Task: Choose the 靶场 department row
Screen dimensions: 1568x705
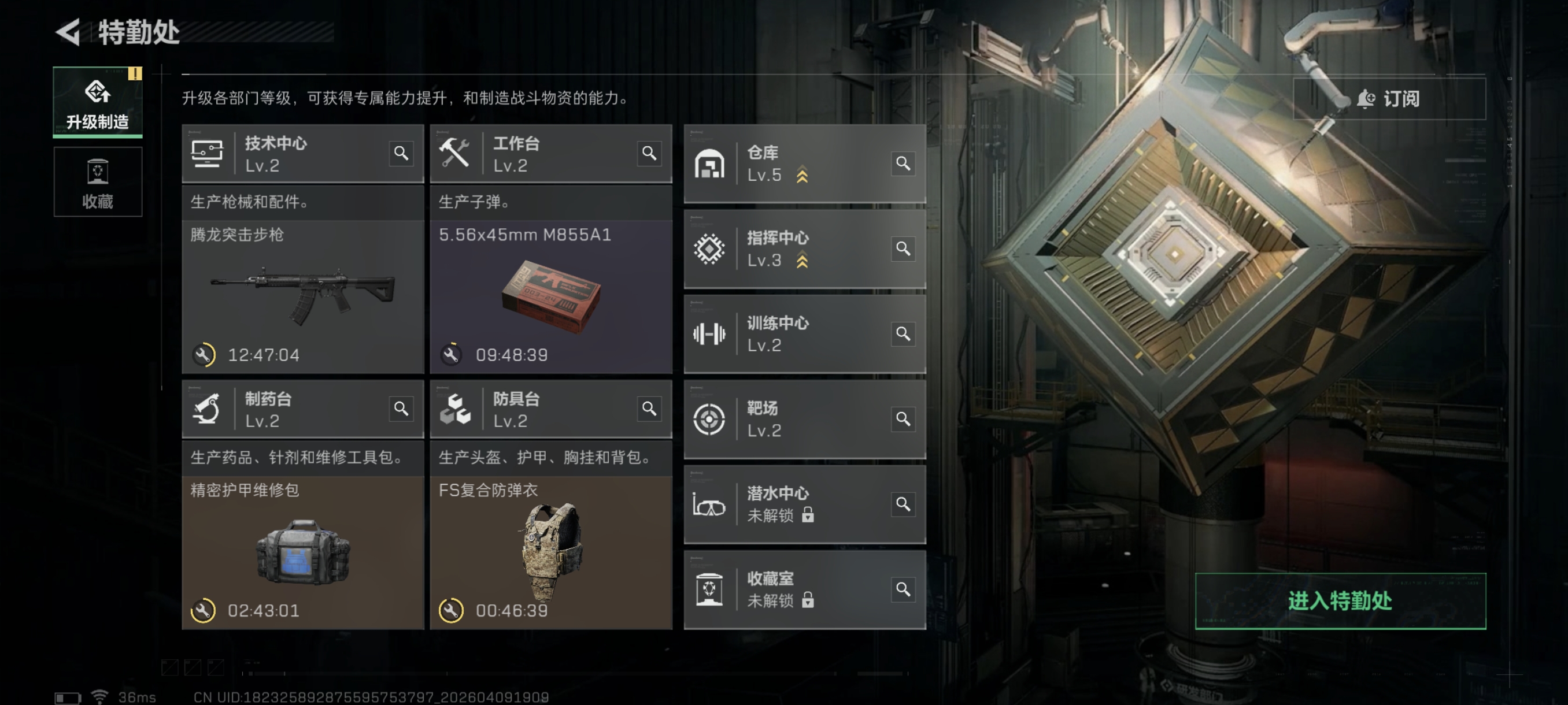Action: (x=792, y=419)
